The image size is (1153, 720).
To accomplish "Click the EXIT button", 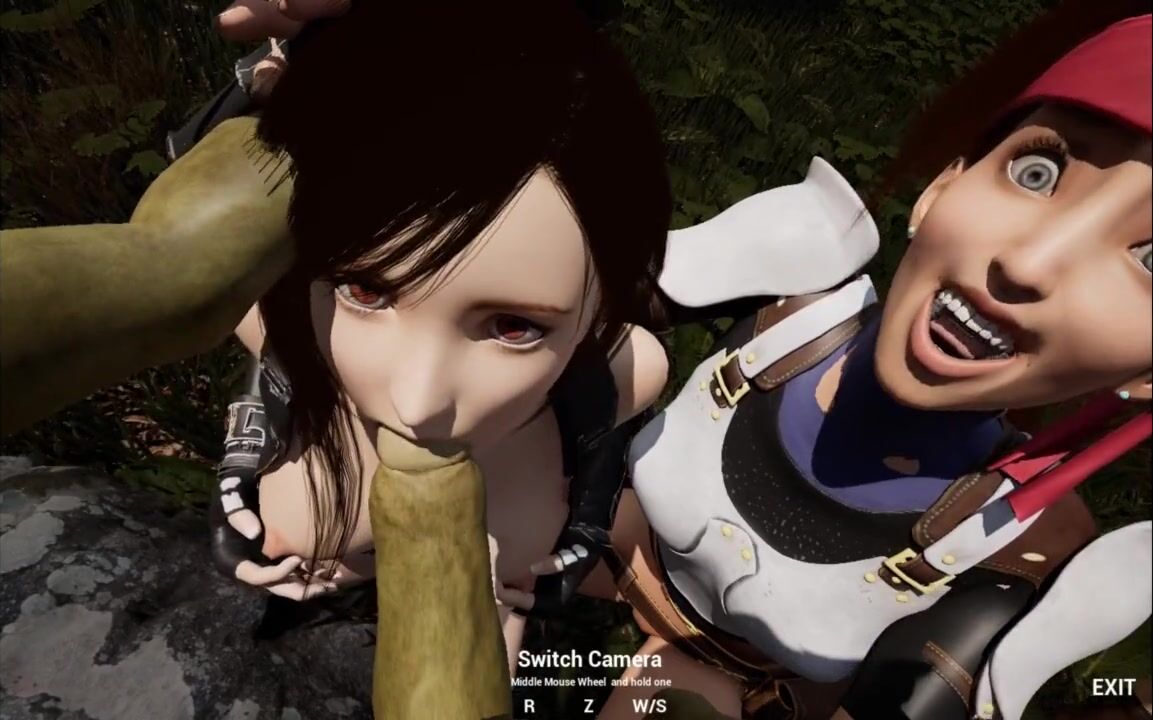I will (1112, 687).
